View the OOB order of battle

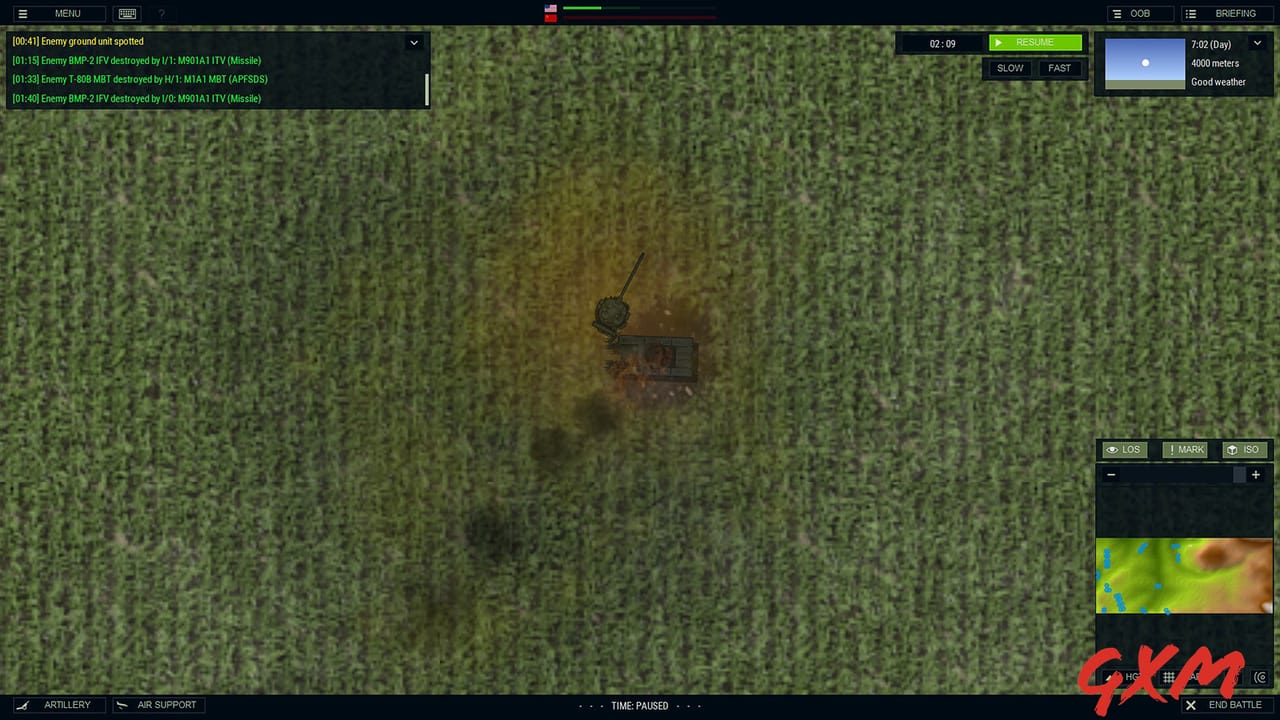(1139, 13)
